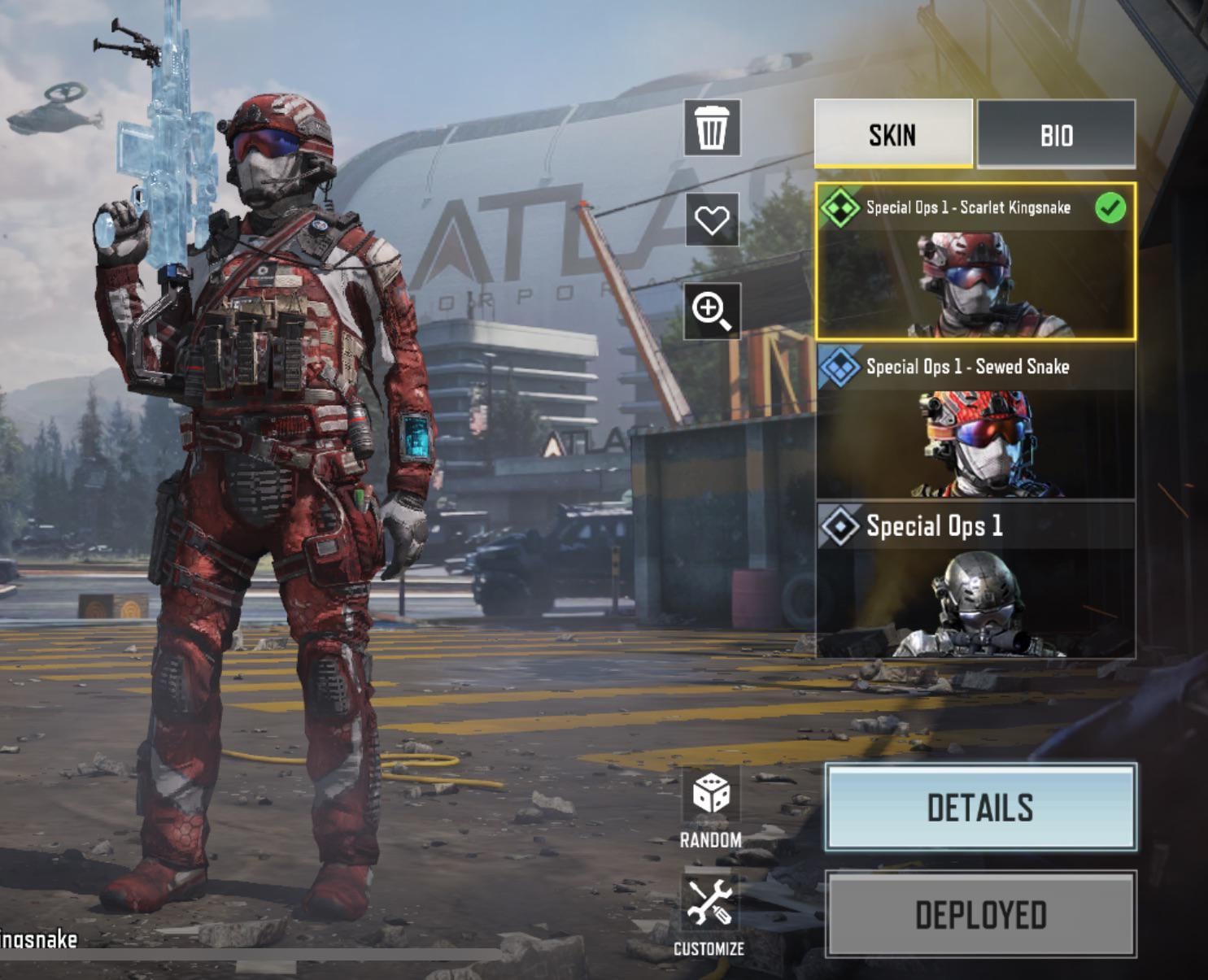Select the Scarlet Kingsnake skin
The height and width of the screenshot is (980, 1208).
pos(975,261)
